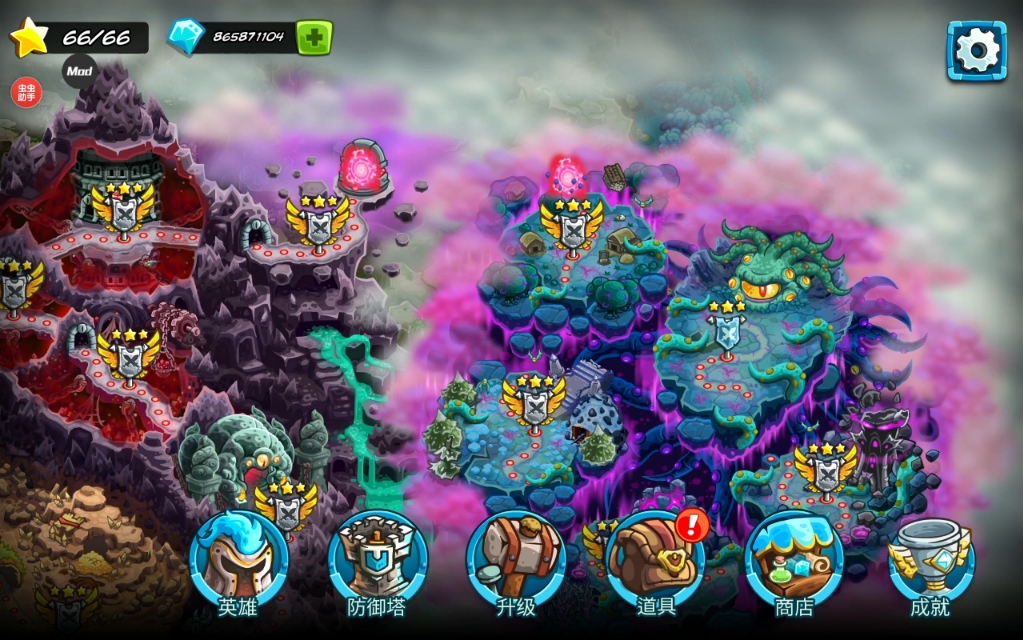1023x640 pixels.
Task: Open the 防御塔 towers menu
Action: 377,562
